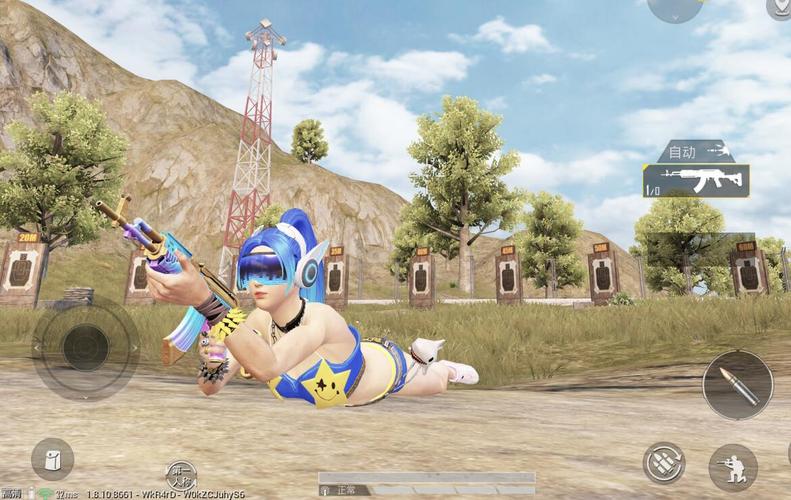Toggle the crouch stance button

click(733, 467)
